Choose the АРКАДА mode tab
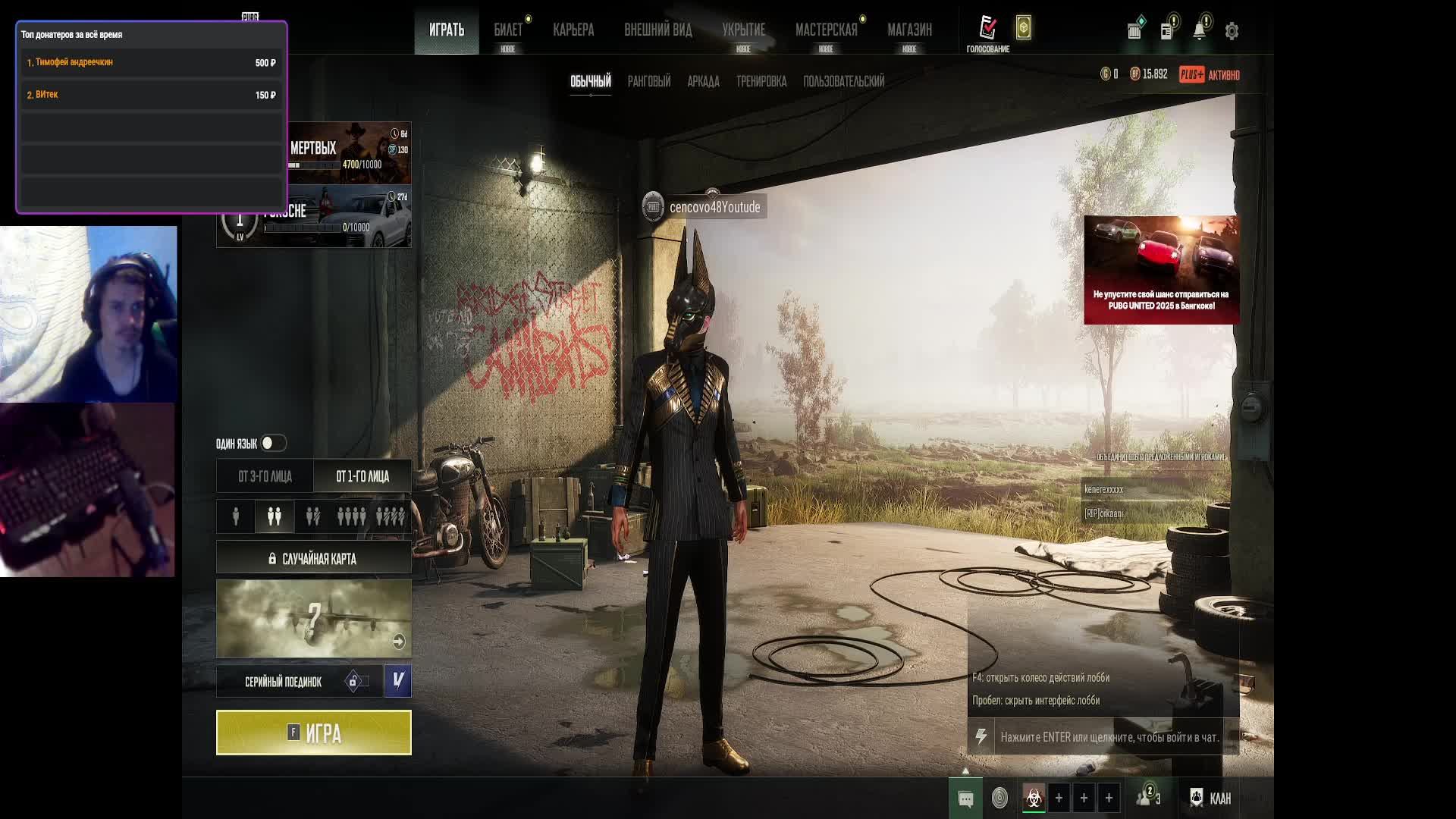 click(703, 81)
